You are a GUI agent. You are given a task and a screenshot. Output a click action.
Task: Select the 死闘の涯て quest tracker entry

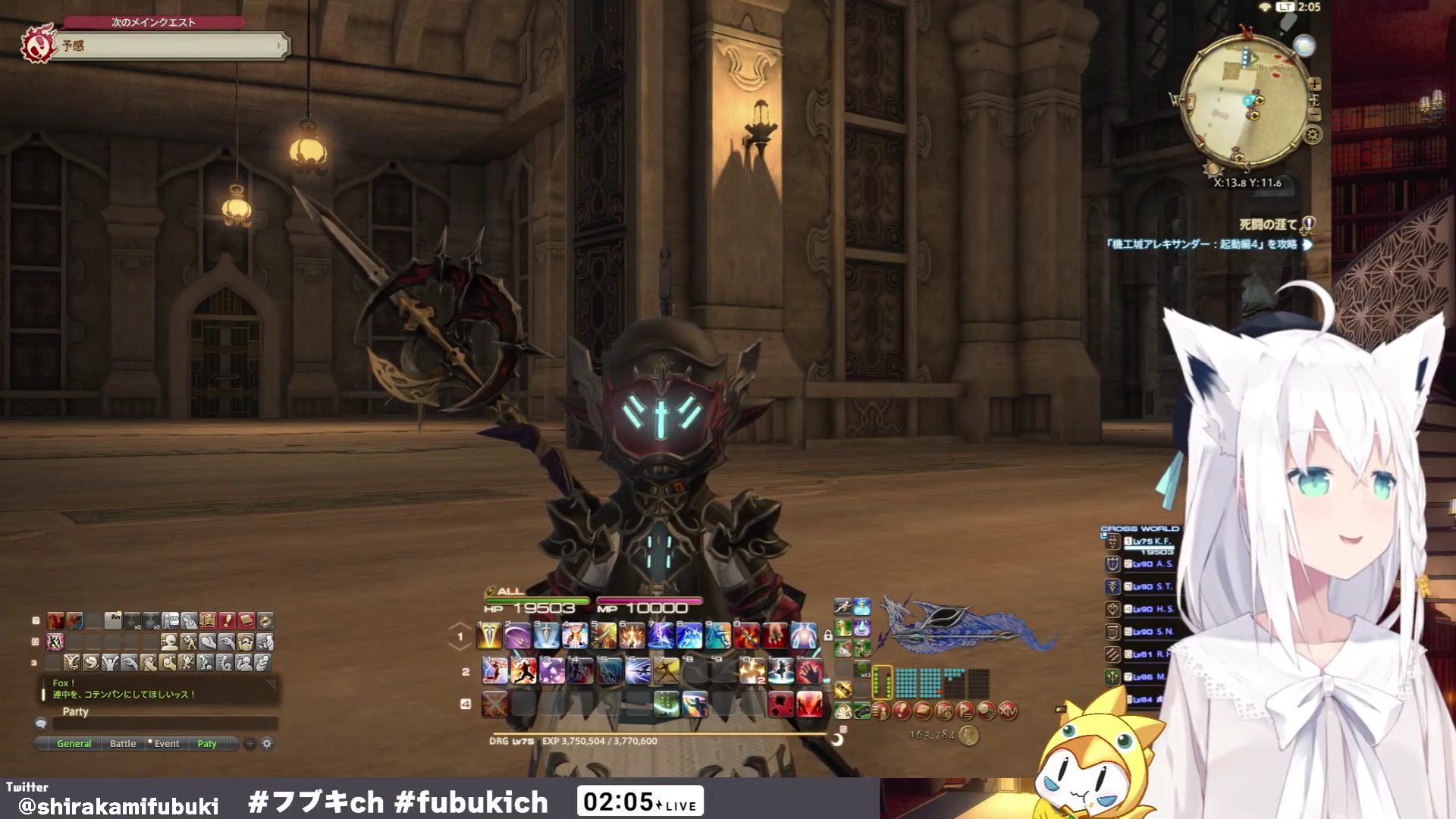tap(1268, 224)
